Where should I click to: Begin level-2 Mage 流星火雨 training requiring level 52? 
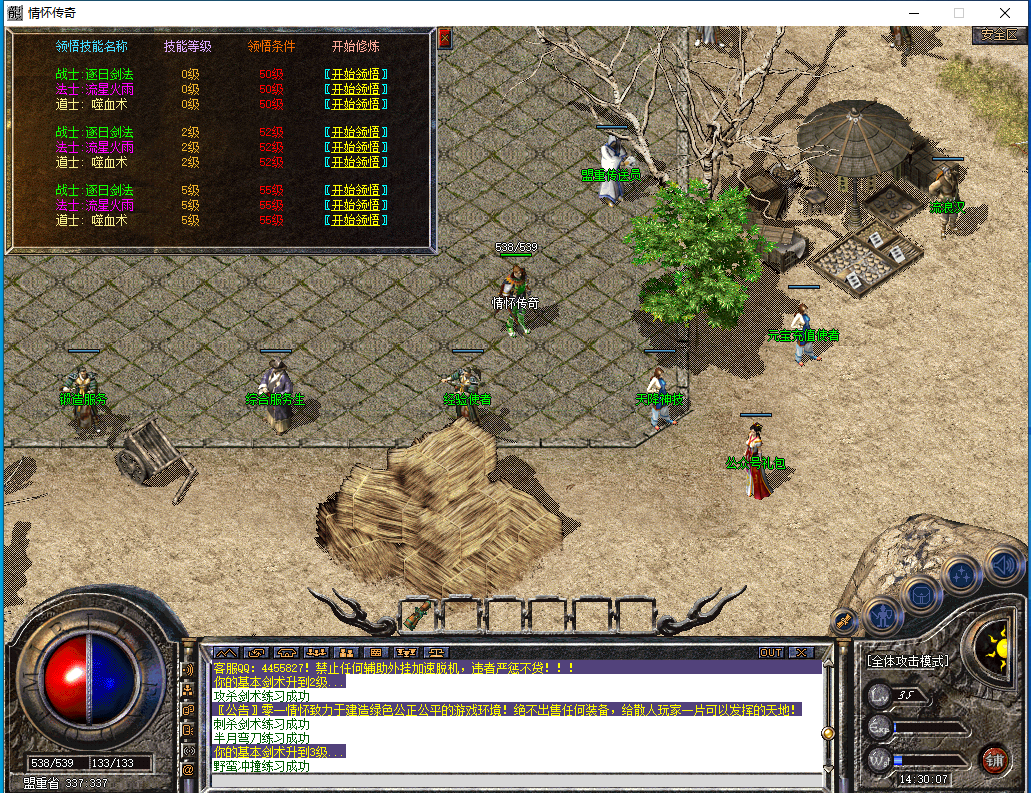point(355,147)
